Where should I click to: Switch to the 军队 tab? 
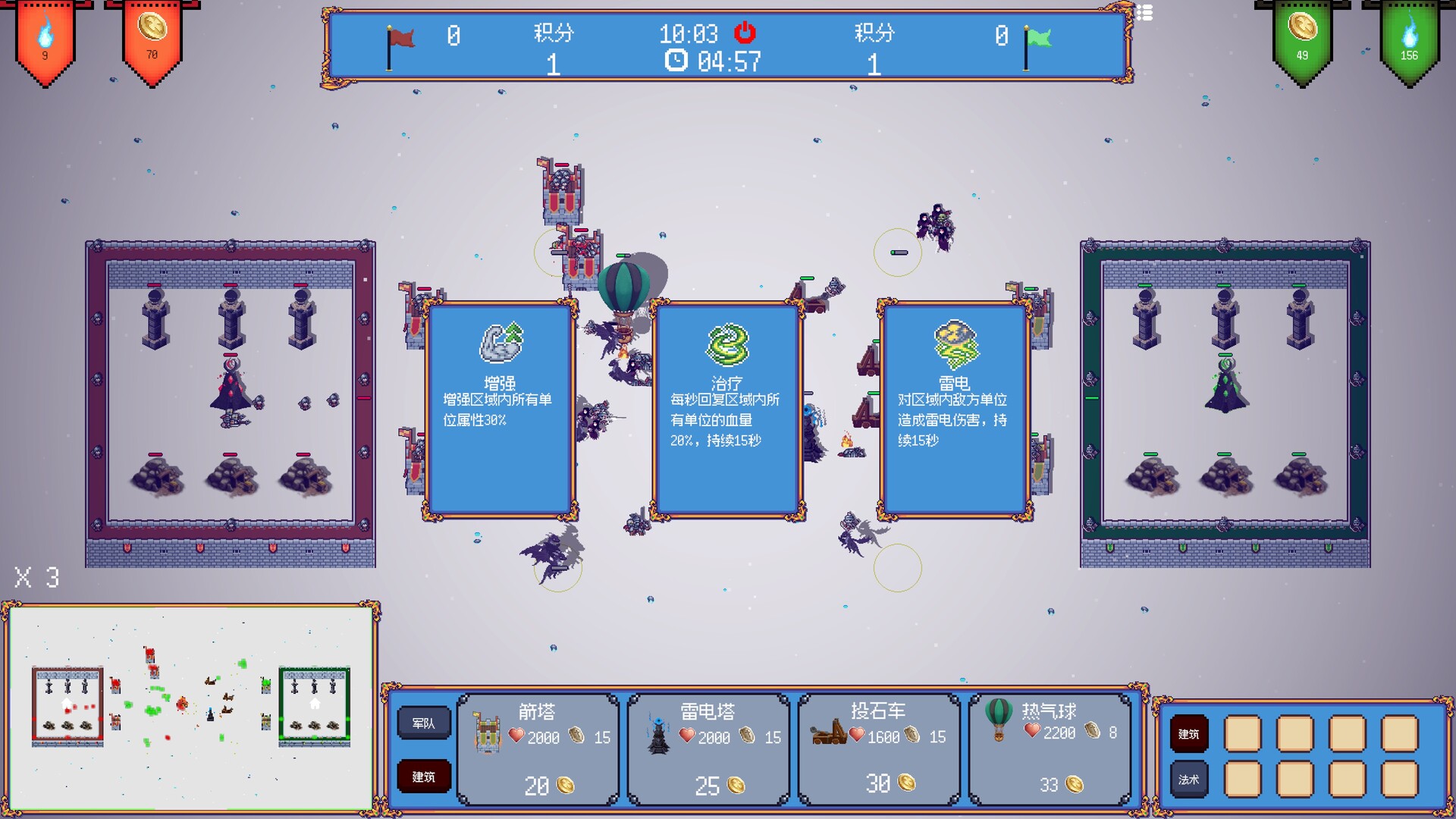(423, 723)
